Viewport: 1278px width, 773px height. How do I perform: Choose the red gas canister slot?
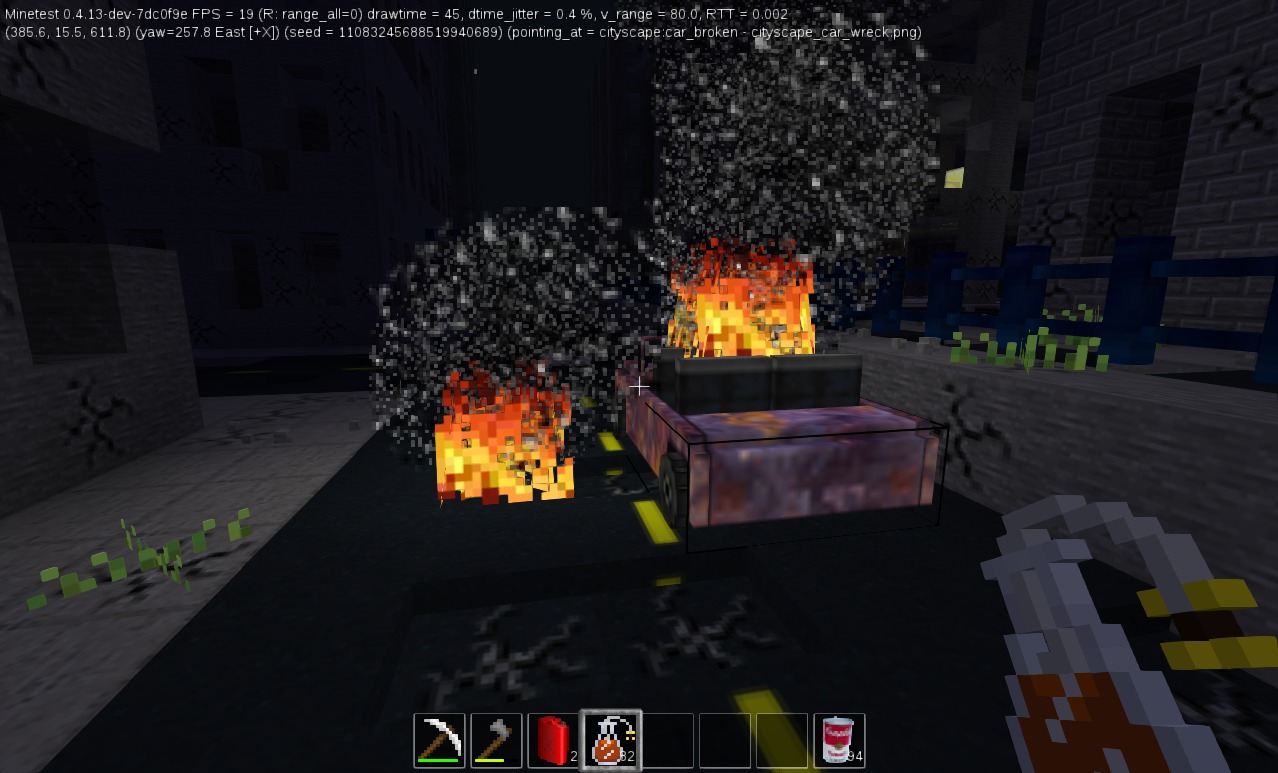[554, 740]
